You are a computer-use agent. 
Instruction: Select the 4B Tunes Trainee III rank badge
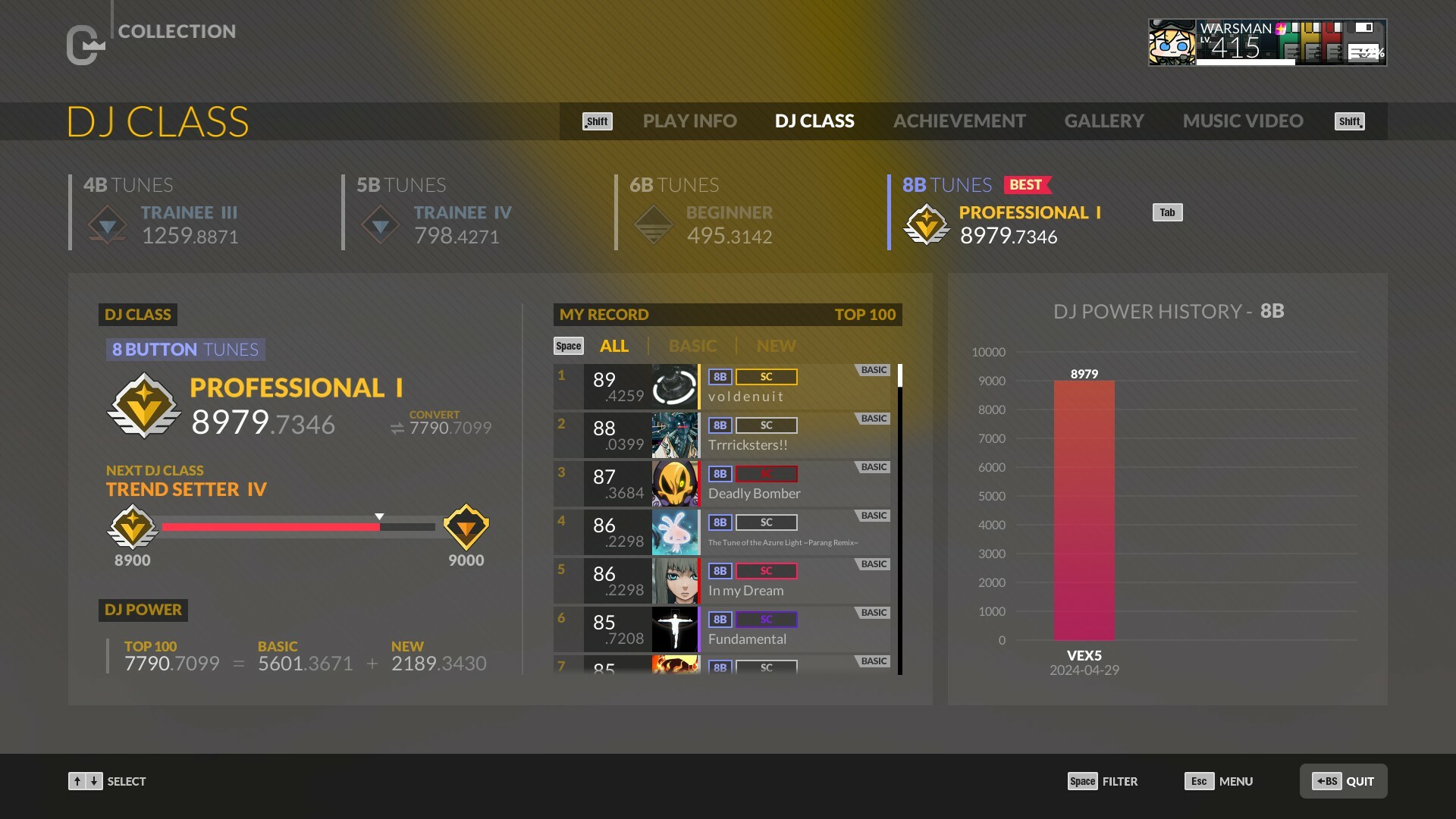[x=107, y=224]
